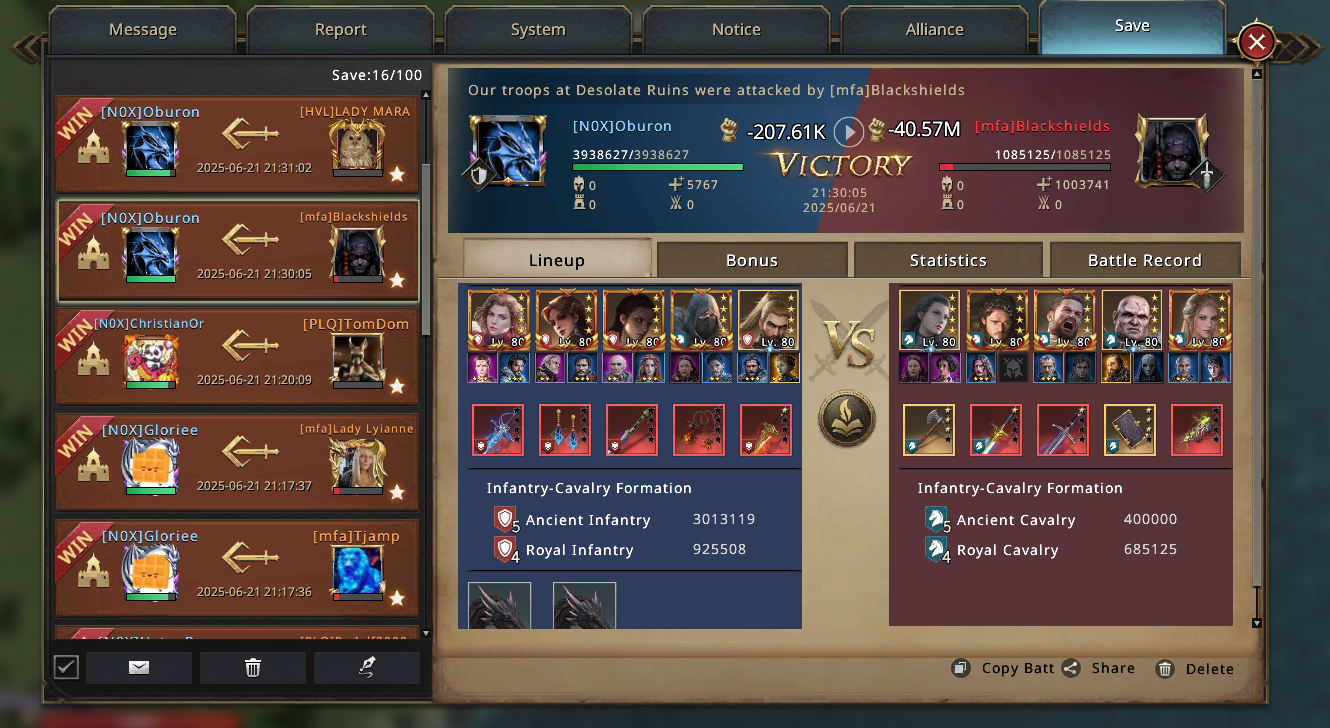Show the Notice tab
The height and width of the screenshot is (728, 1330).
pos(736,30)
